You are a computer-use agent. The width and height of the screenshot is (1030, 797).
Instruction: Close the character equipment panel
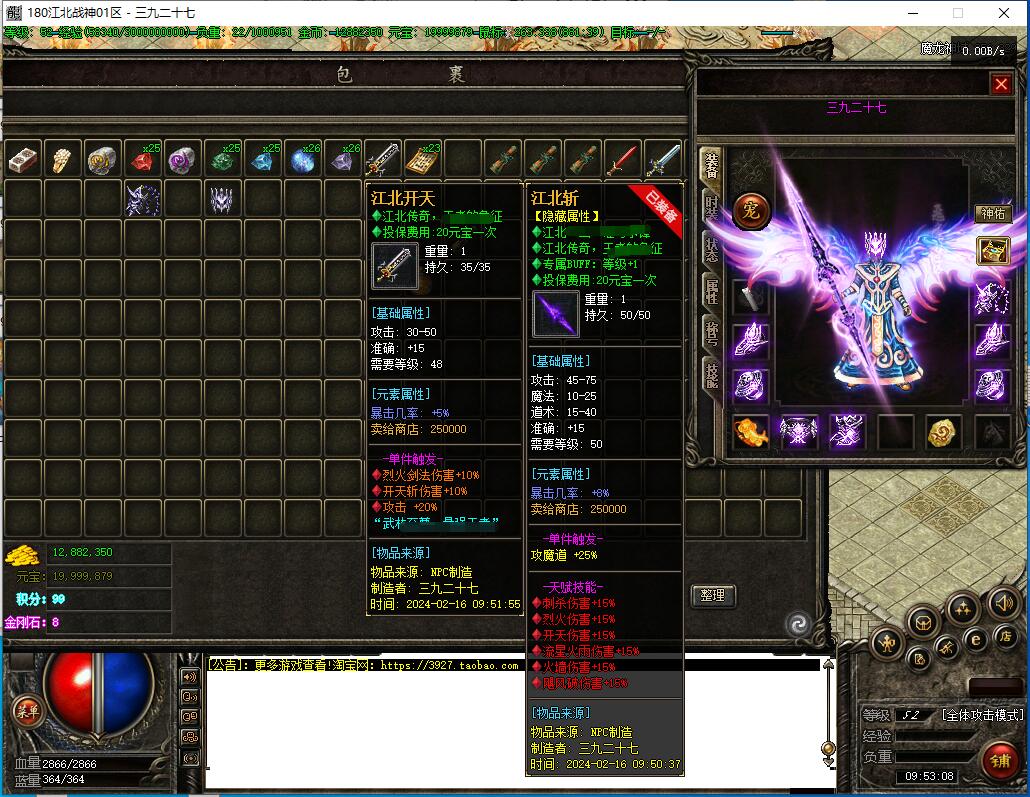tap(1001, 85)
